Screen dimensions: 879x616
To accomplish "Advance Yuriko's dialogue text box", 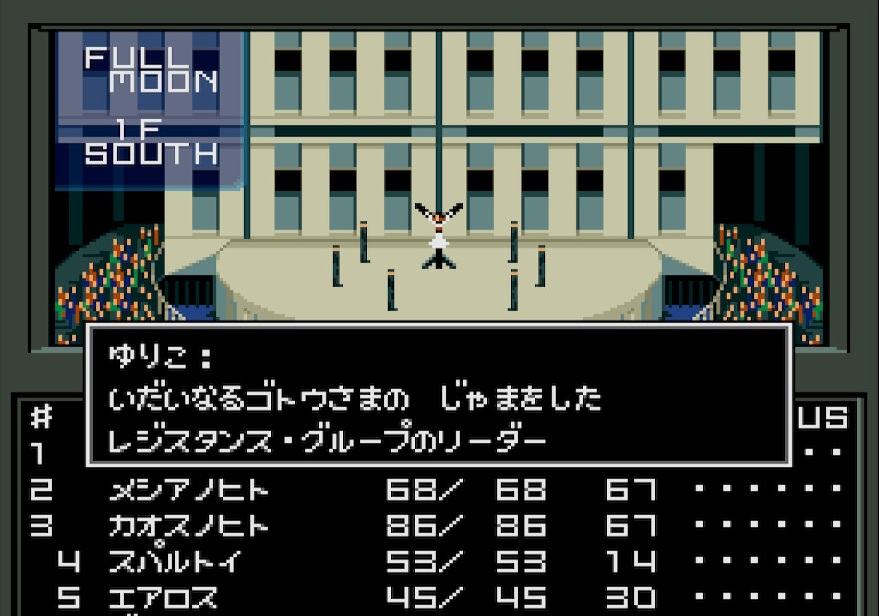I will (x=438, y=395).
